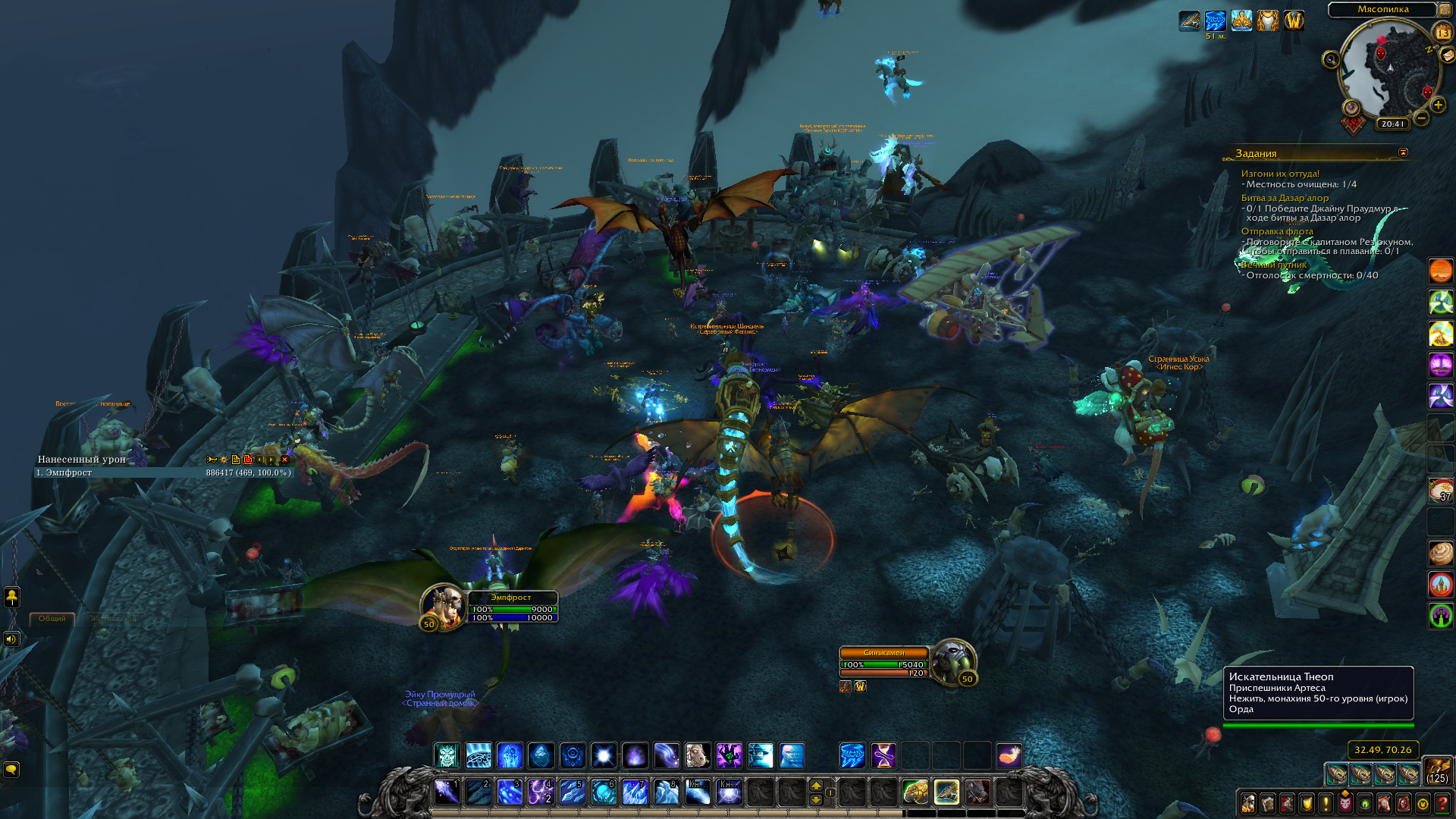Switch to the Общий chat tab

coord(52,619)
